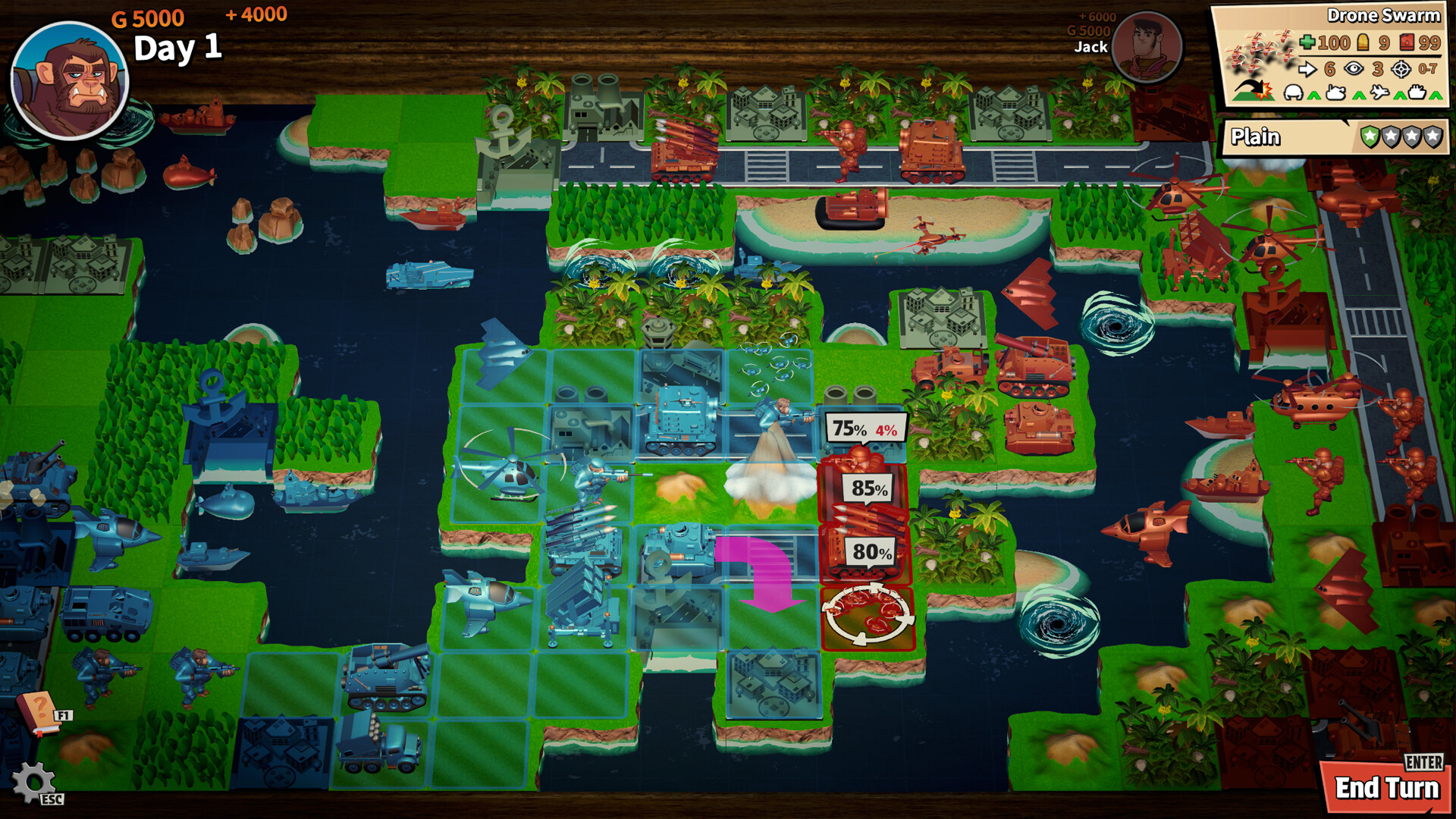Viewport: 1456px width, 819px height.
Task: Click the ship effectiveness icon in the unit panel
Action: [1418, 93]
